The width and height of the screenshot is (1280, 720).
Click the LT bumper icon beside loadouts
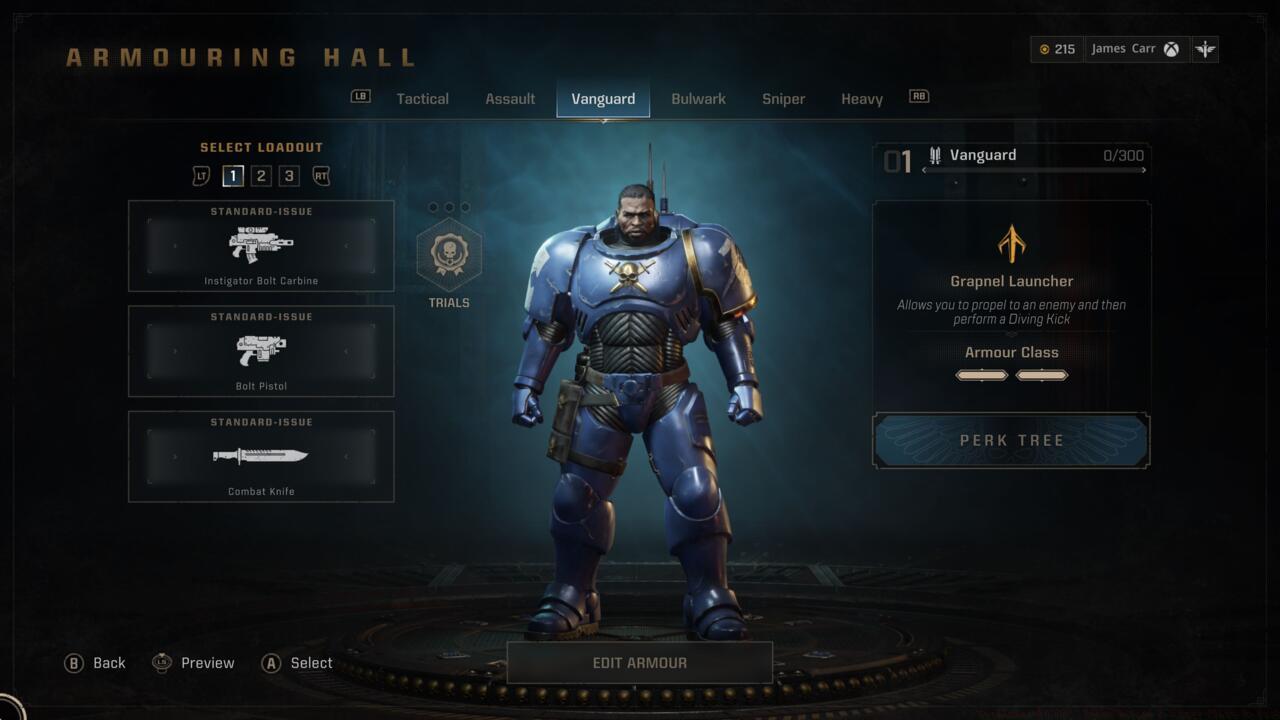tap(204, 175)
